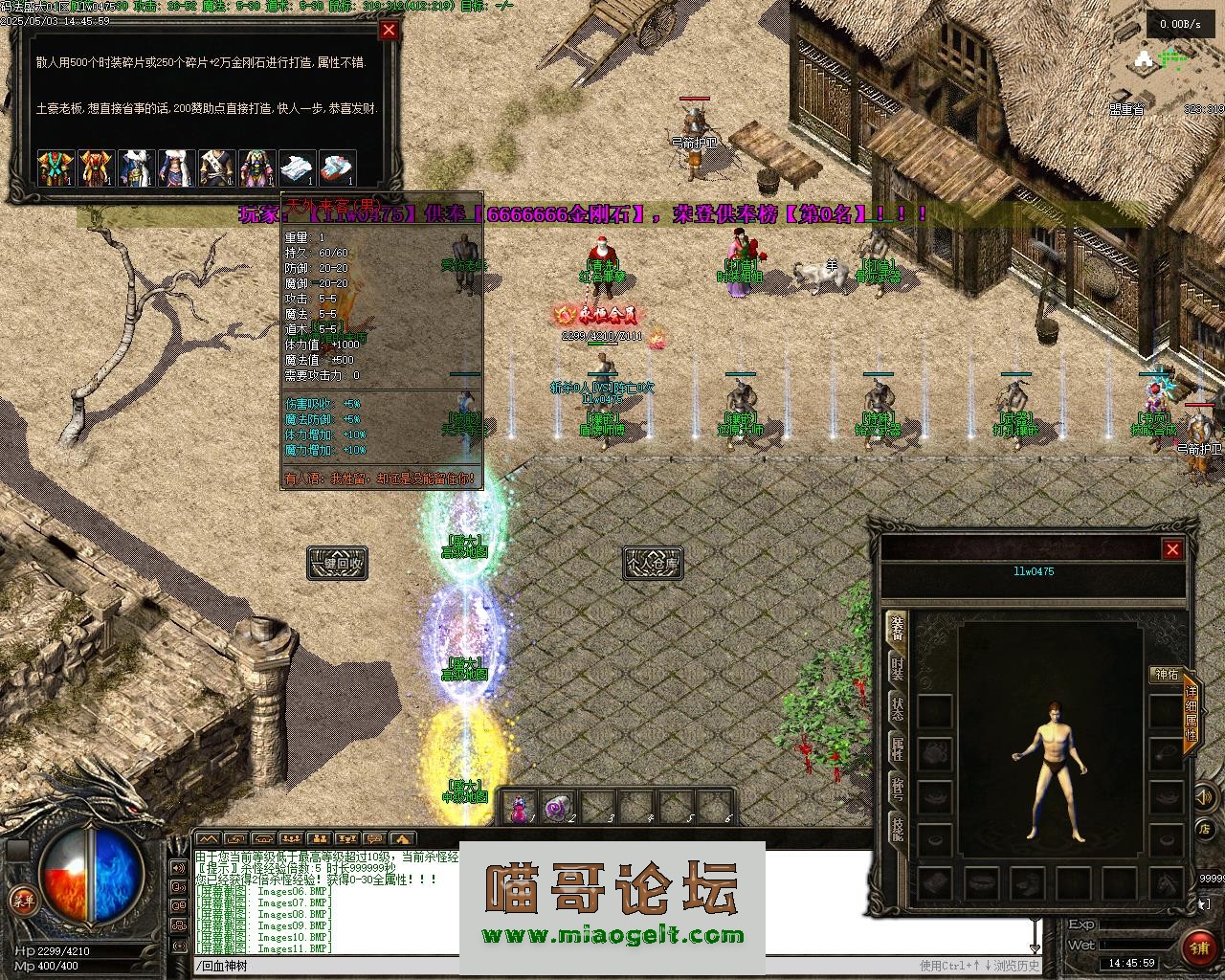Open the 个人仓库 personal warehouse button
The image size is (1225, 980).
coord(652,563)
